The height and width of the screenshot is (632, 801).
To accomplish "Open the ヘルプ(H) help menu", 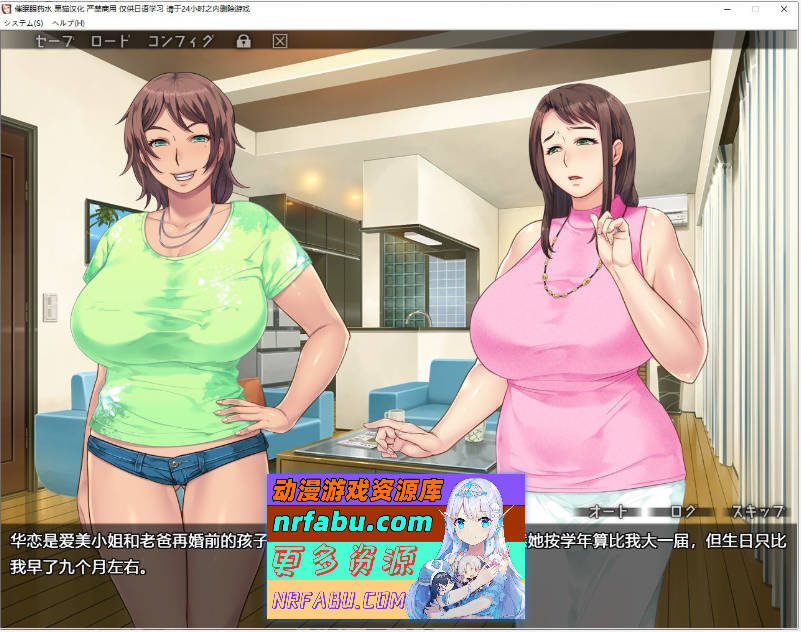I will point(69,22).
